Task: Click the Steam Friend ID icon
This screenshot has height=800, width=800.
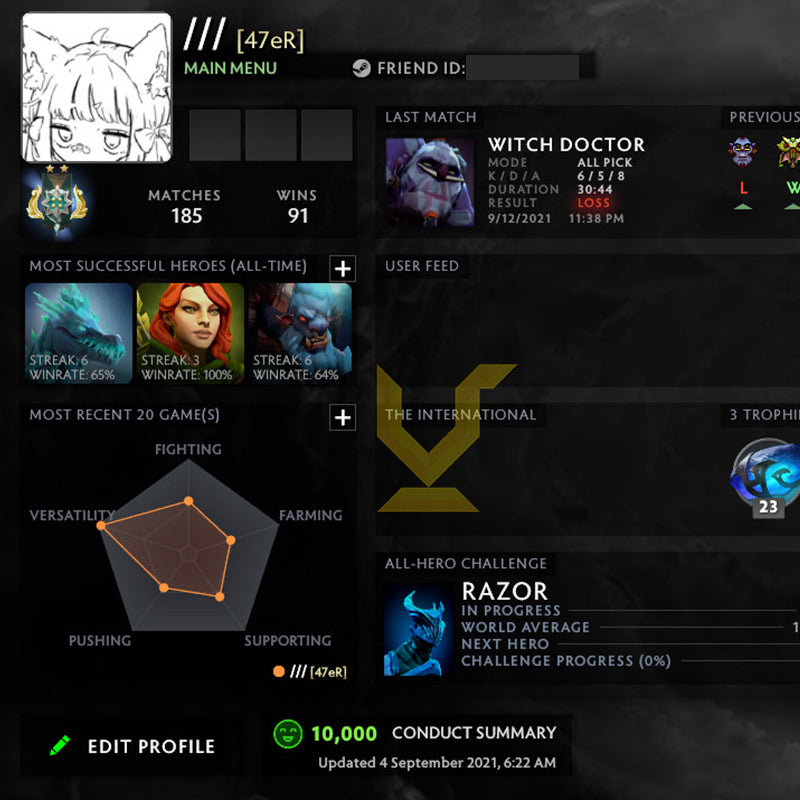Action: (361, 69)
